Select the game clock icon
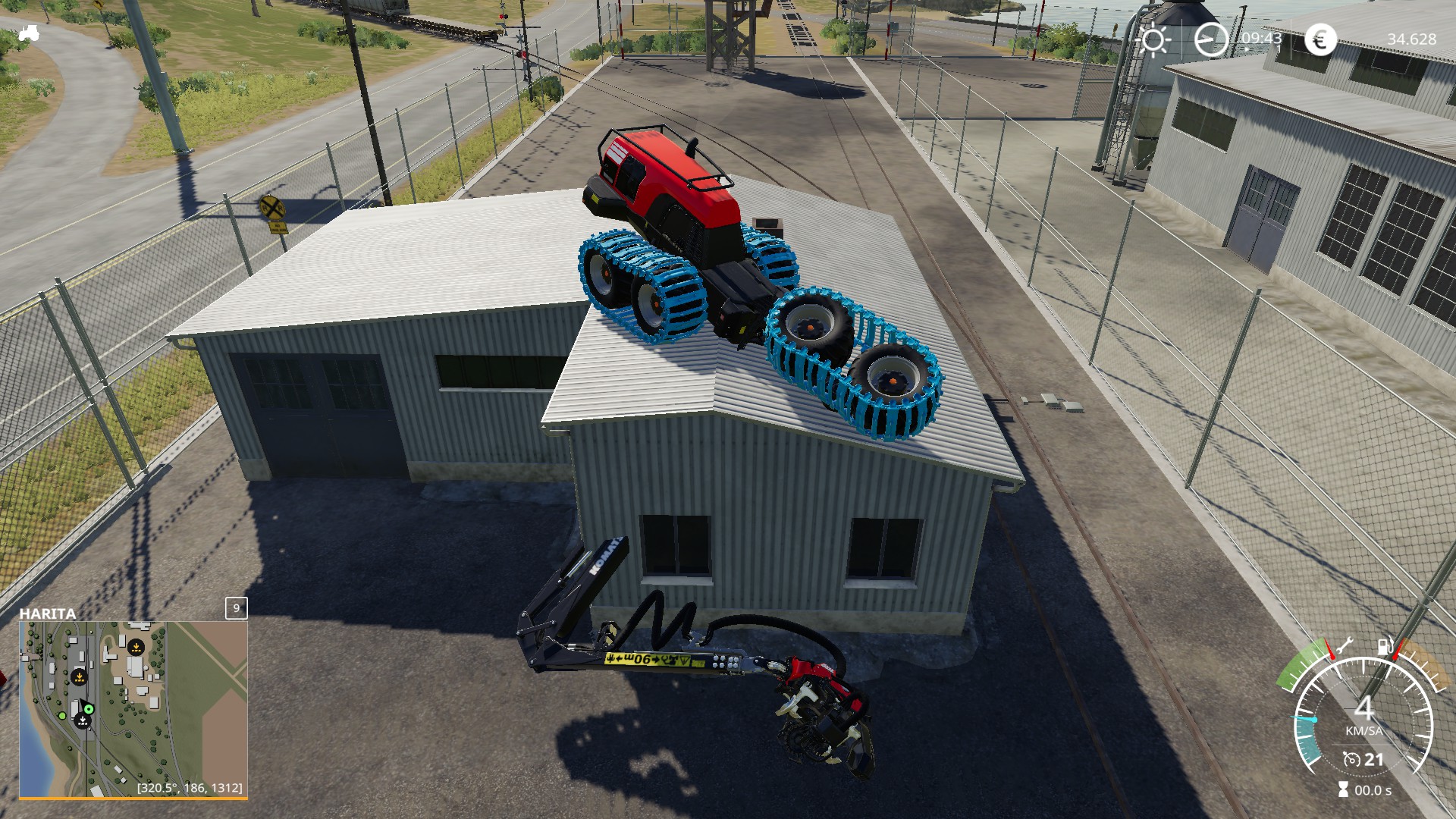The height and width of the screenshot is (819, 1456). tap(1210, 39)
